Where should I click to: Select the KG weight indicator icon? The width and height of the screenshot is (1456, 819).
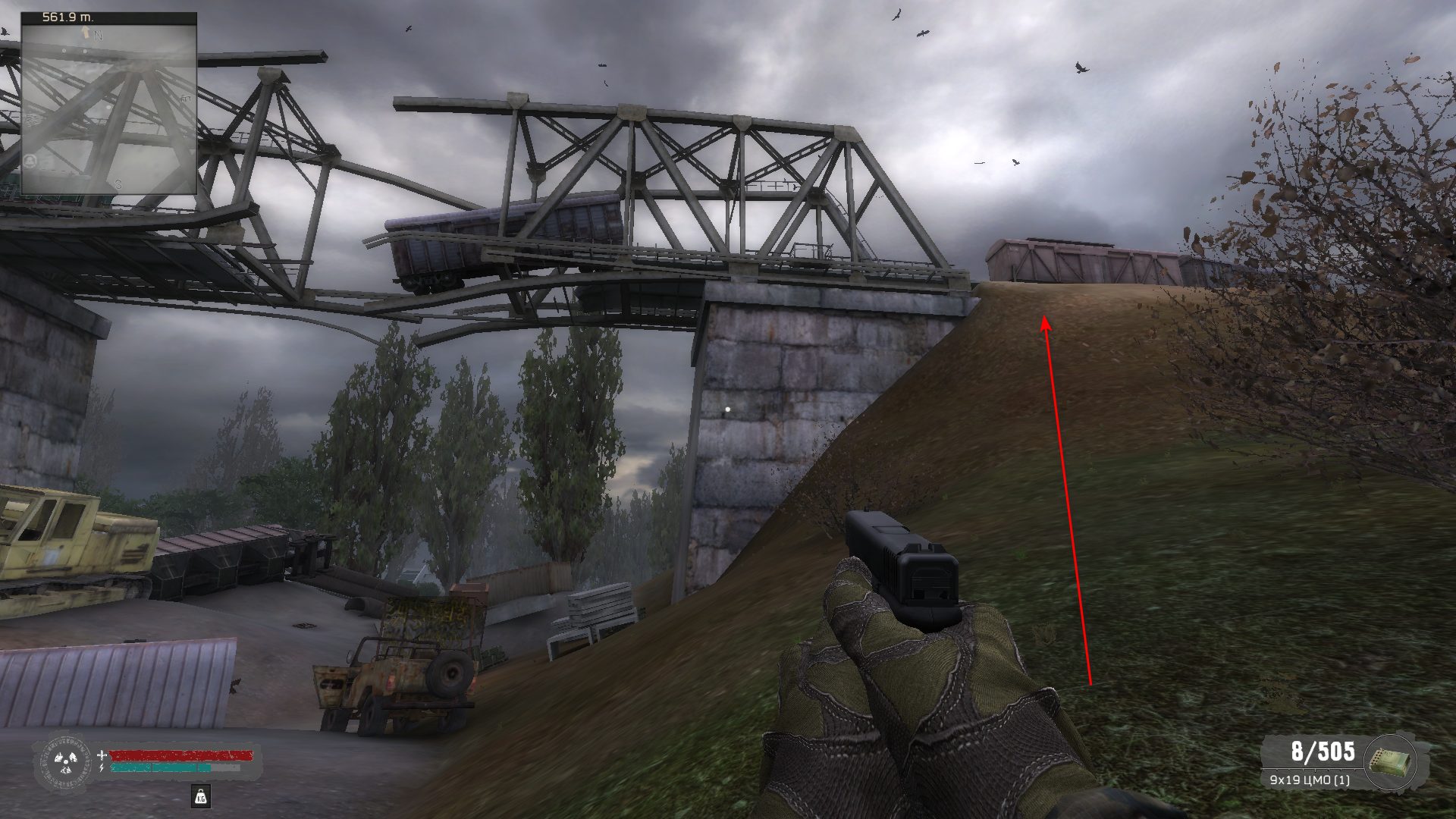click(x=200, y=795)
